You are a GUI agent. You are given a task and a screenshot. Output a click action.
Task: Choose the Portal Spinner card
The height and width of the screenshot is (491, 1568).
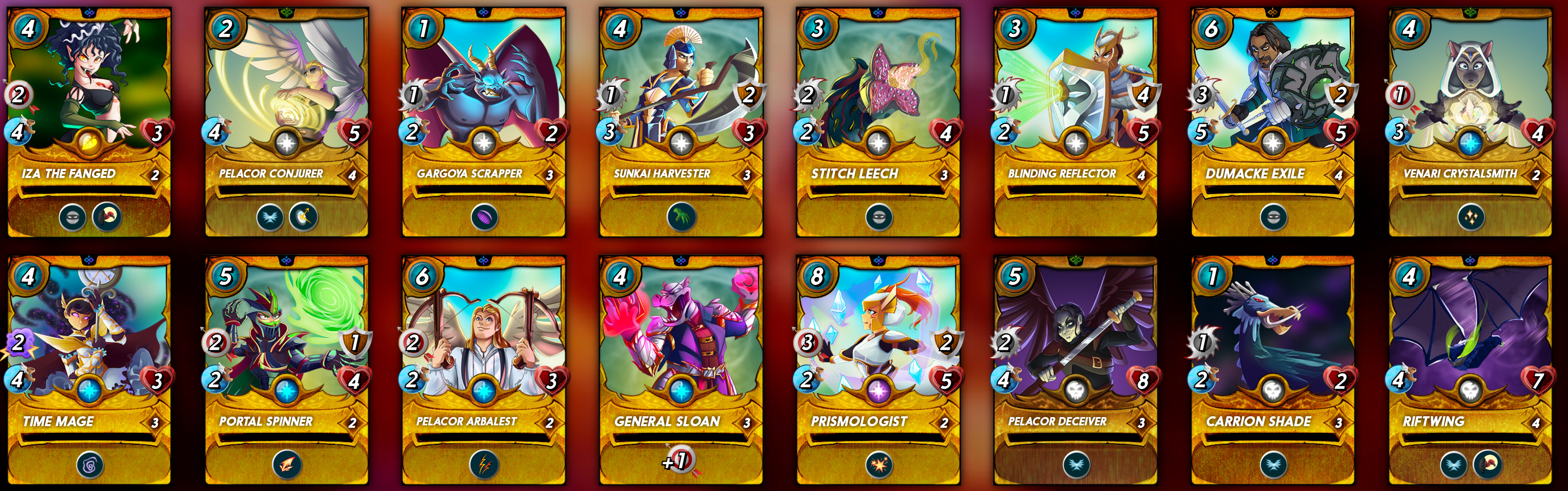point(286,370)
